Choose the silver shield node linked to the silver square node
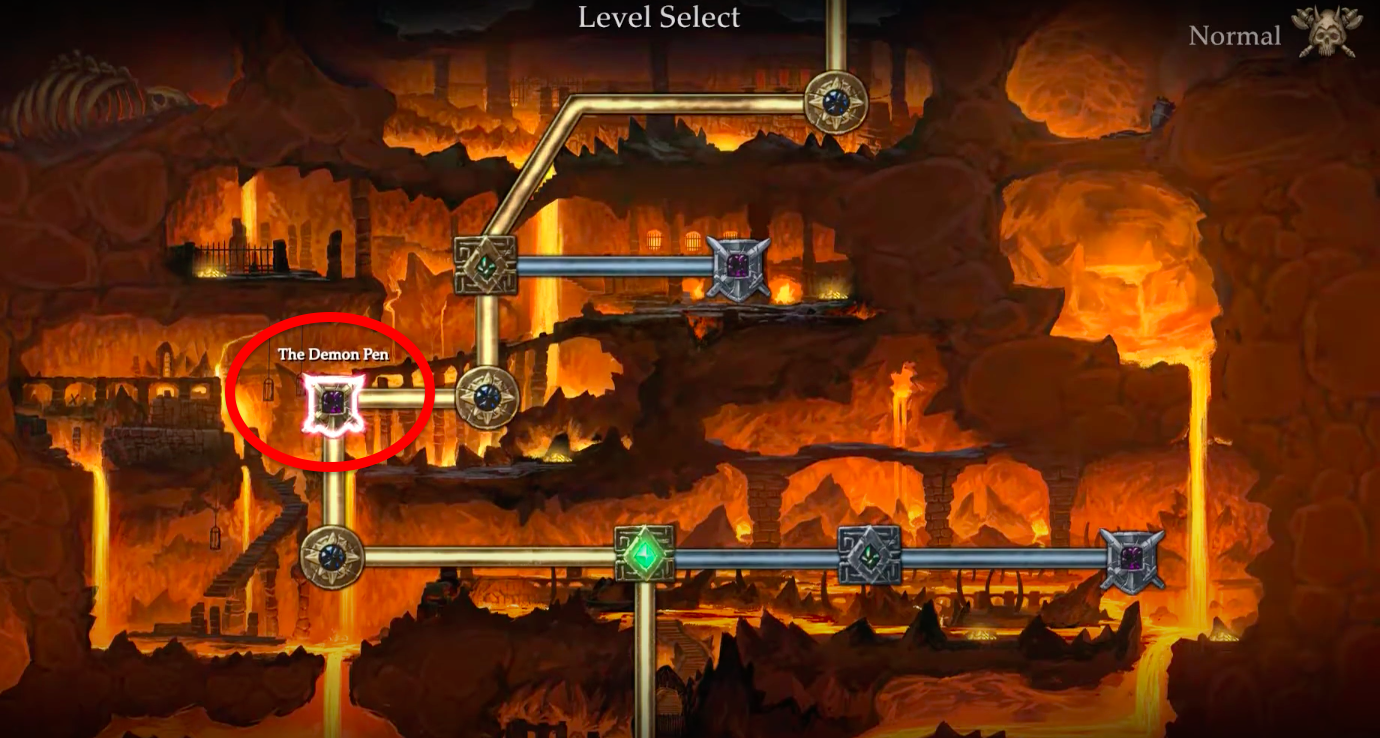1380x738 pixels. click(x=1132, y=559)
